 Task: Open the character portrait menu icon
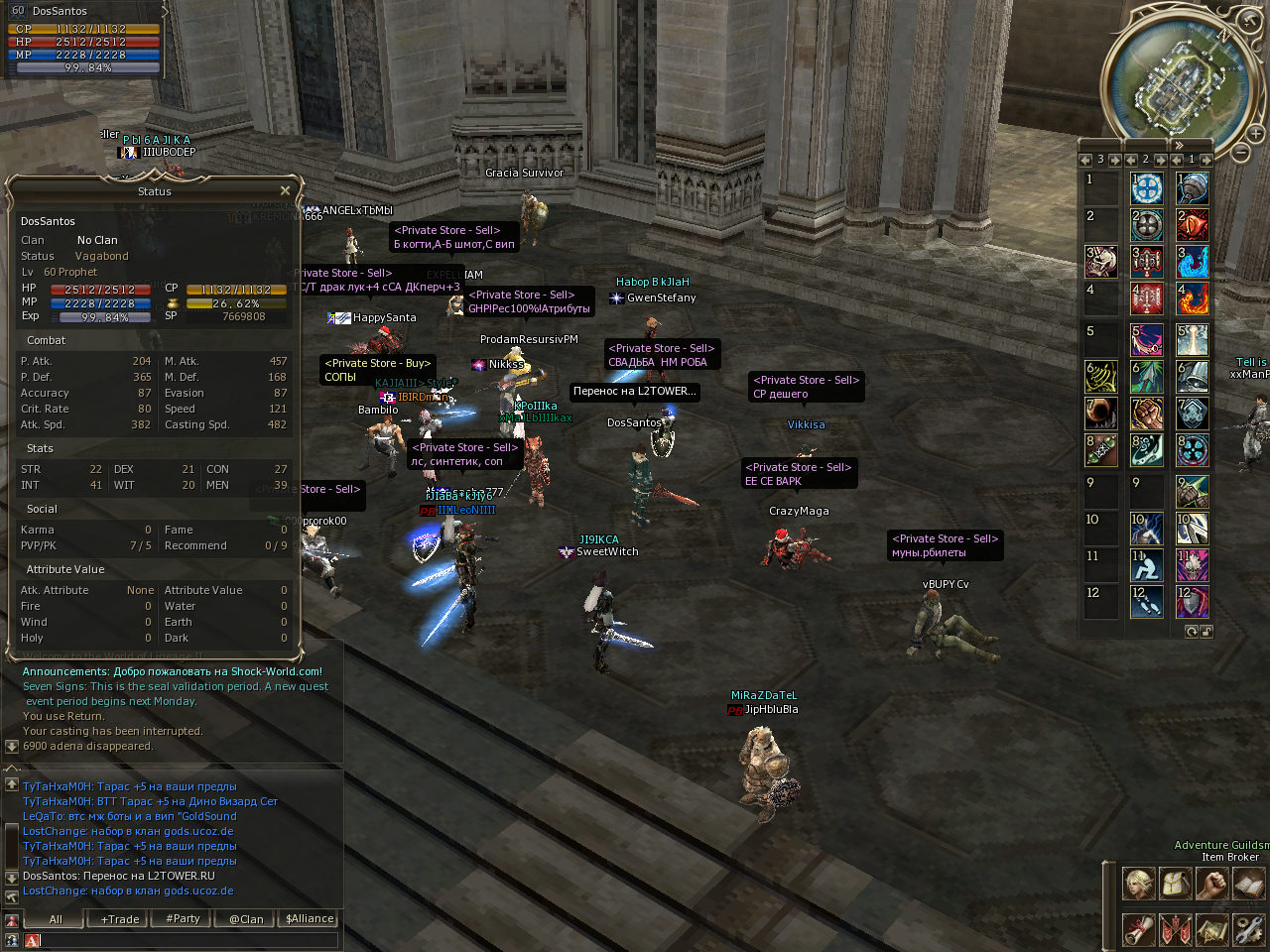coord(1138,883)
